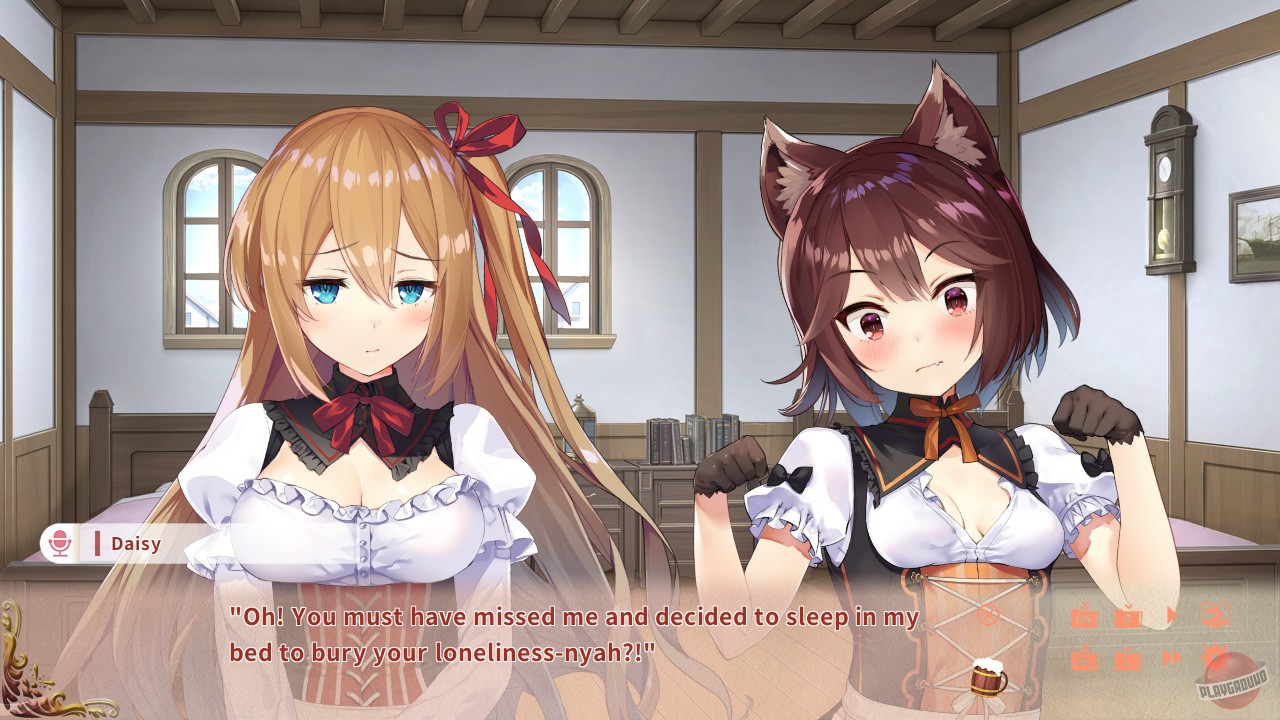The image size is (1280, 720).
Task: Open dialogue history with the rollback arrow icon
Action: point(1215,615)
